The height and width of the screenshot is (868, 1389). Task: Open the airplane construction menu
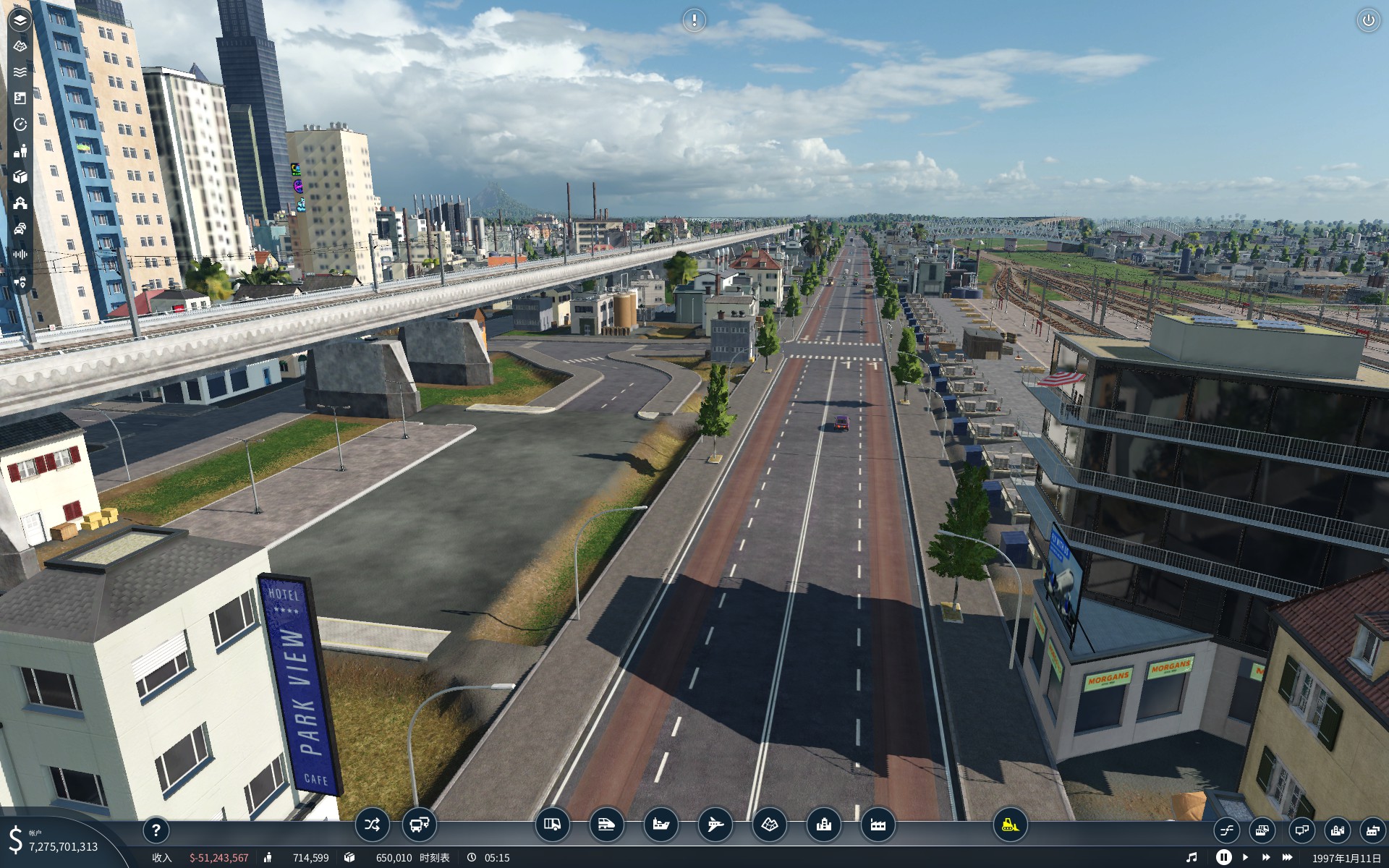pos(715,825)
